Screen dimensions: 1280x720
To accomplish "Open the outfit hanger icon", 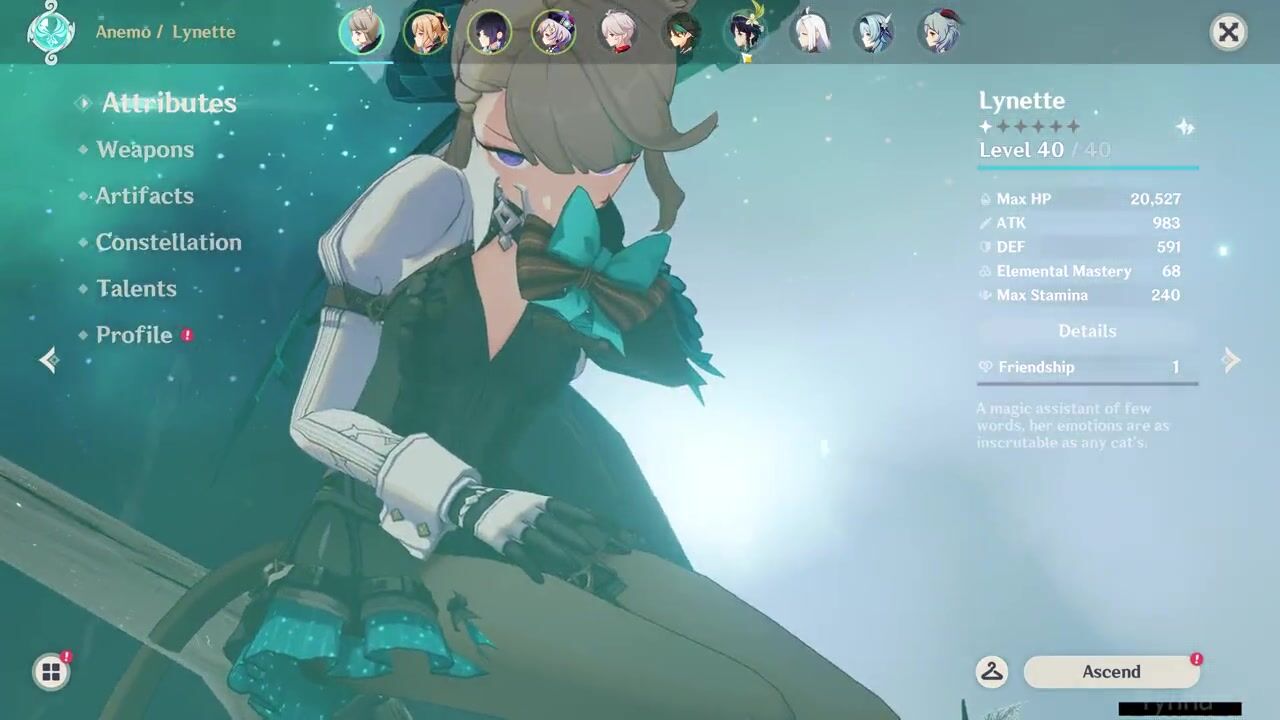I will pyautogui.click(x=992, y=672).
